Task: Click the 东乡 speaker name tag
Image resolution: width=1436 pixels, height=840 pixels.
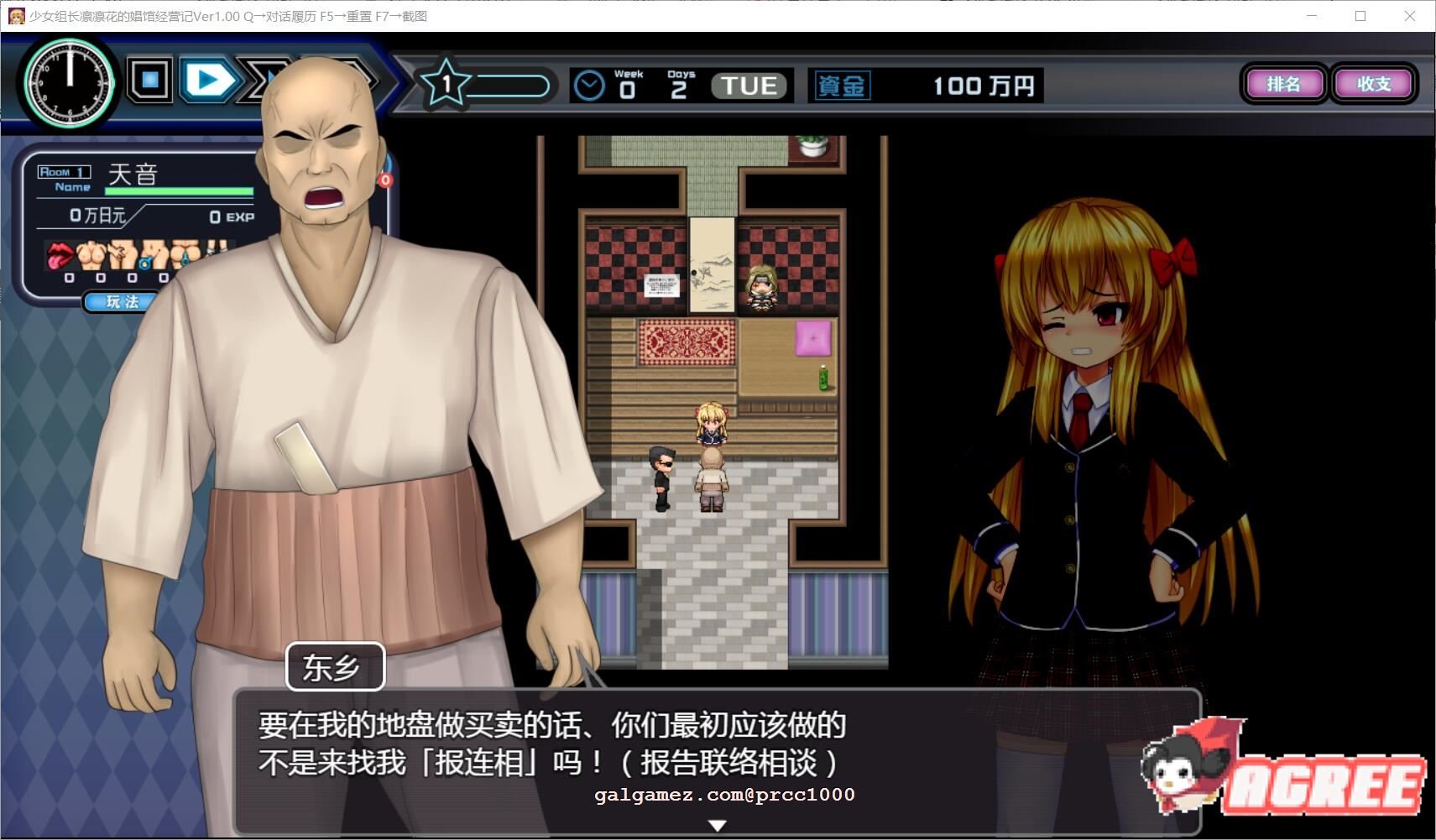Action: (x=336, y=666)
